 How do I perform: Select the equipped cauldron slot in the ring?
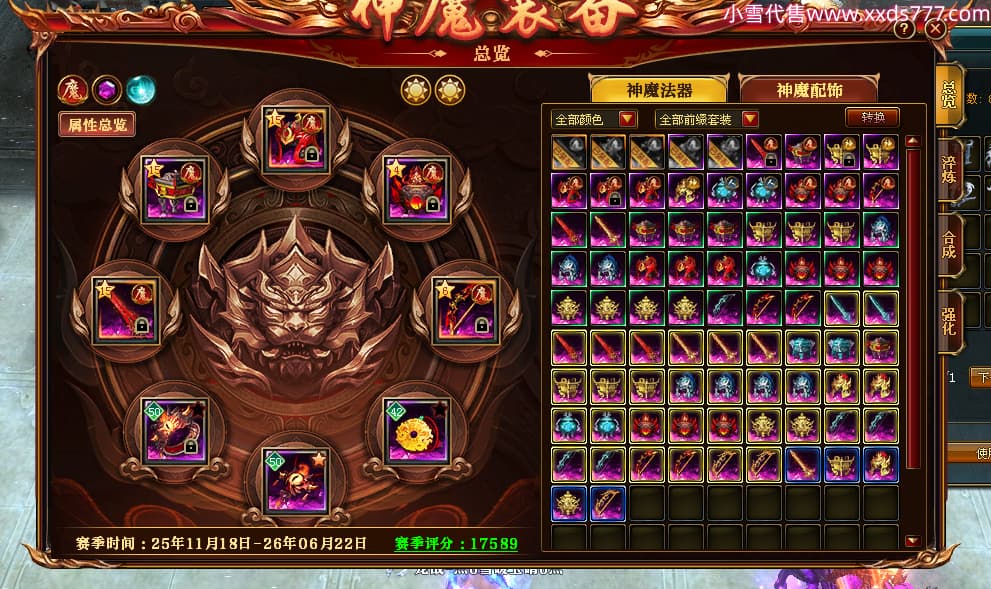tap(418, 190)
